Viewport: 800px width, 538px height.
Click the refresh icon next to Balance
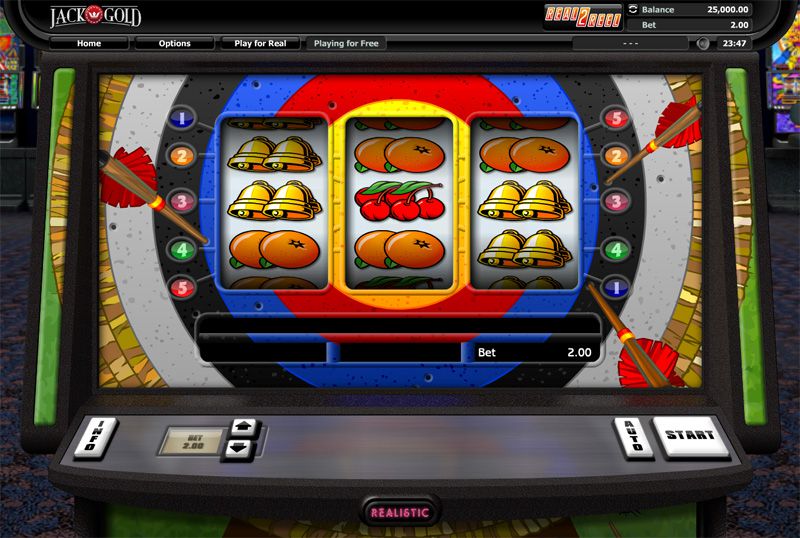[633, 10]
